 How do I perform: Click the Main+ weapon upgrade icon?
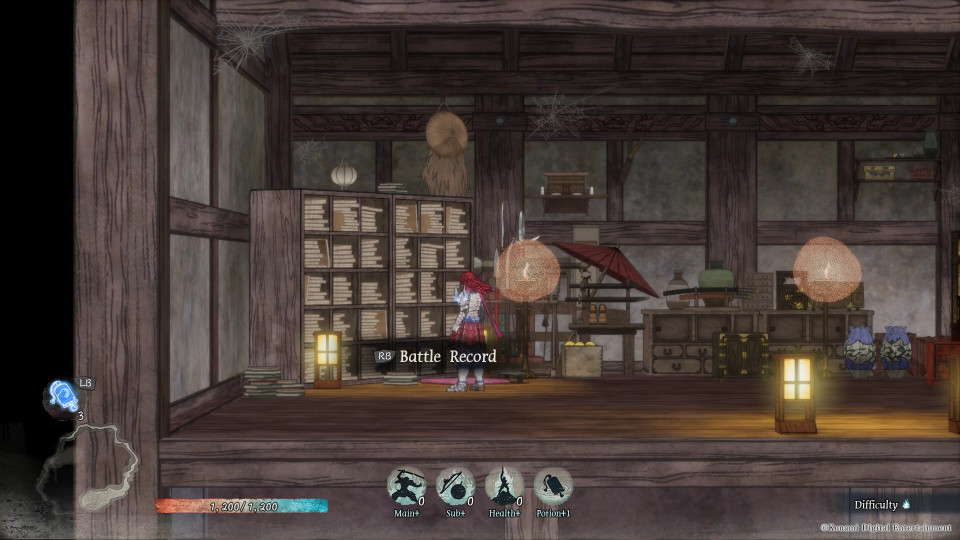click(406, 487)
